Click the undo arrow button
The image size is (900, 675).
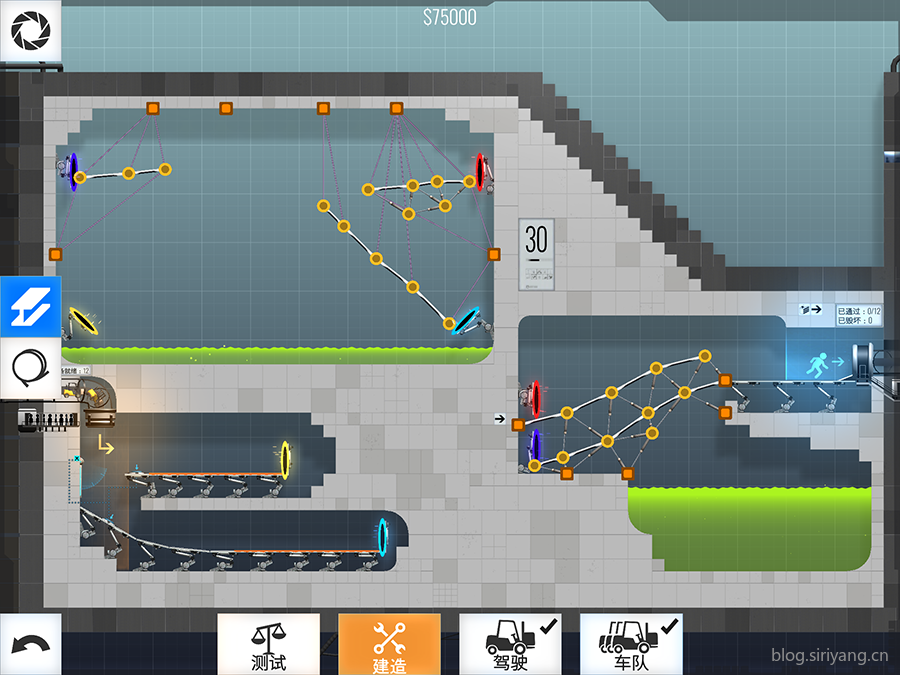30,644
